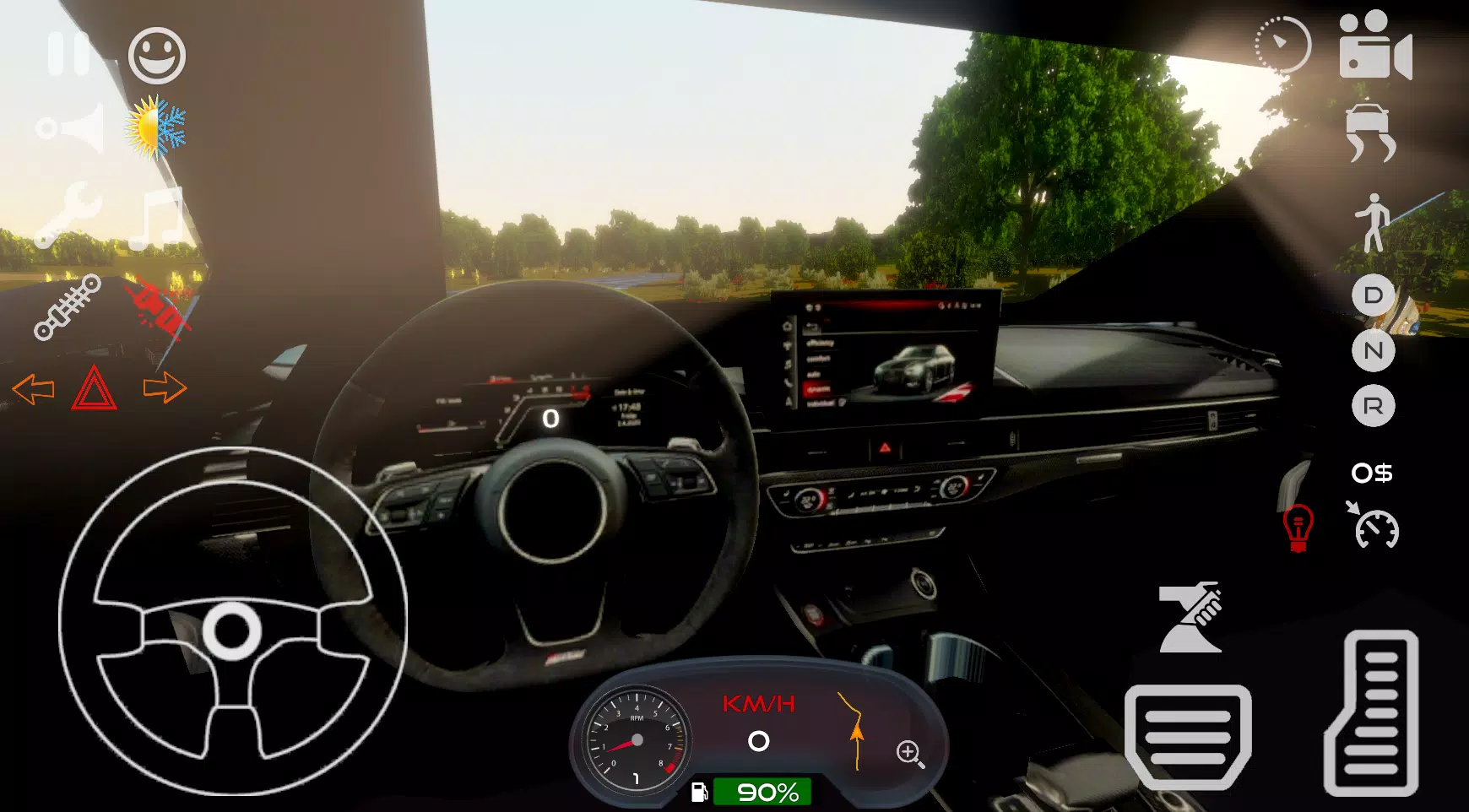Screen dimensions: 1469x812
Task: Honk the car horn
Action: pos(72,128)
